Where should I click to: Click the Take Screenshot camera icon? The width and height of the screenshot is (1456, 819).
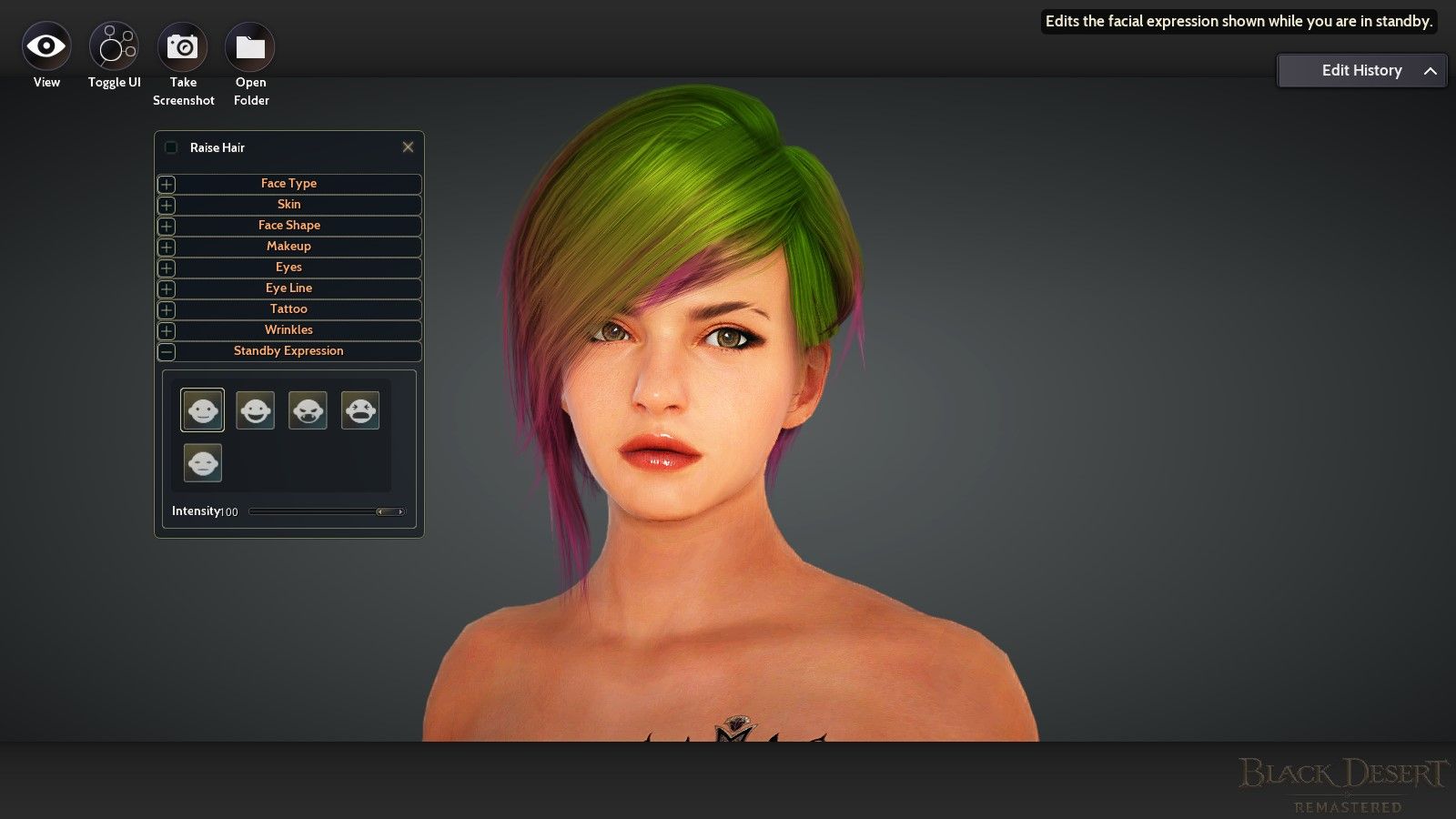coord(182,45)
